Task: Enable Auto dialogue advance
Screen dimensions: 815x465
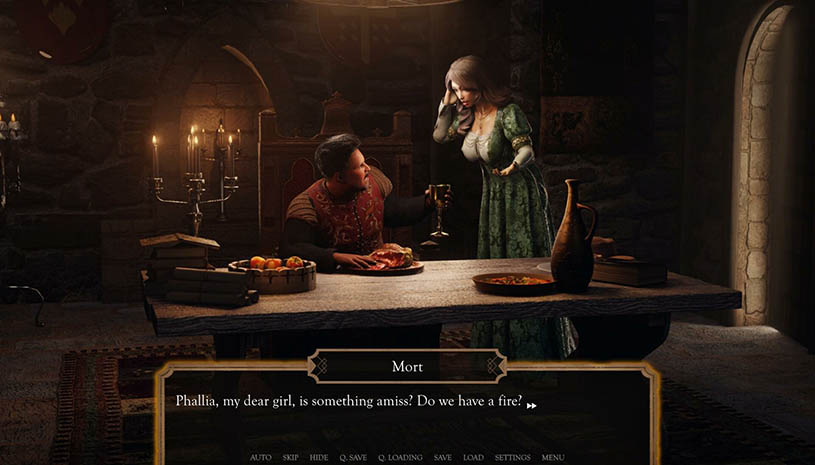Action: pyautogui.click(x=260, y=457)
